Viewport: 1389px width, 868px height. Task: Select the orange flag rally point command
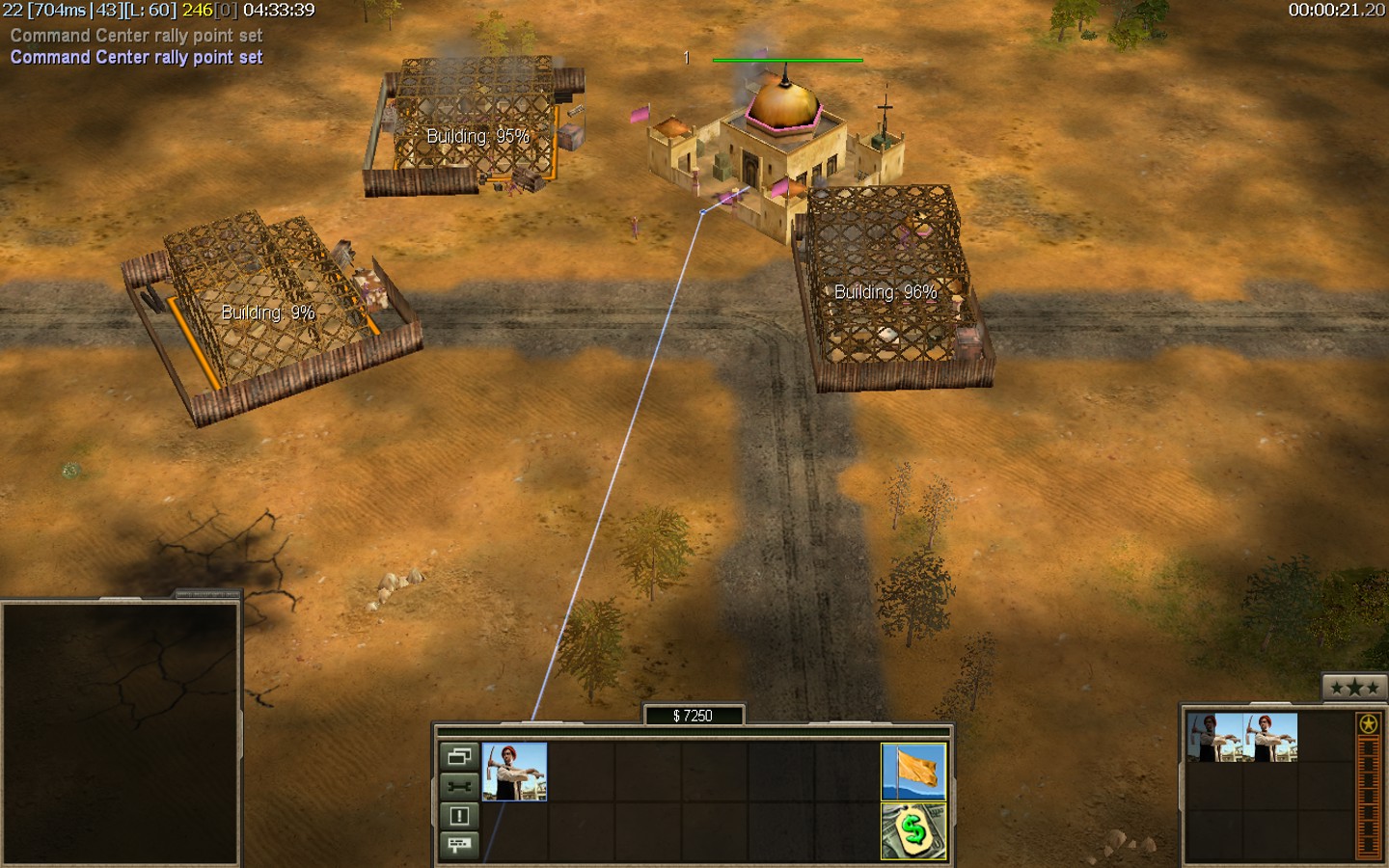pyautogui.click(x=913, y=771)
